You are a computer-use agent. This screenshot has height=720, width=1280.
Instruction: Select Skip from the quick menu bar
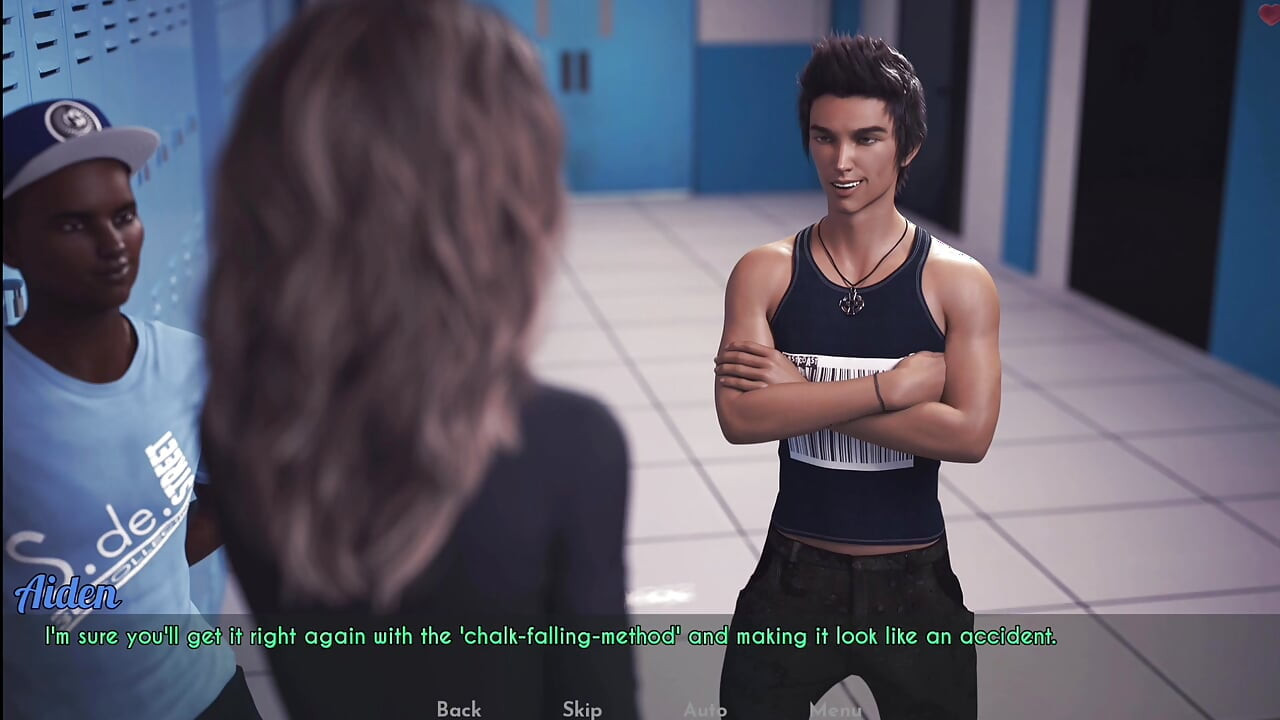[x=581, y=709]
